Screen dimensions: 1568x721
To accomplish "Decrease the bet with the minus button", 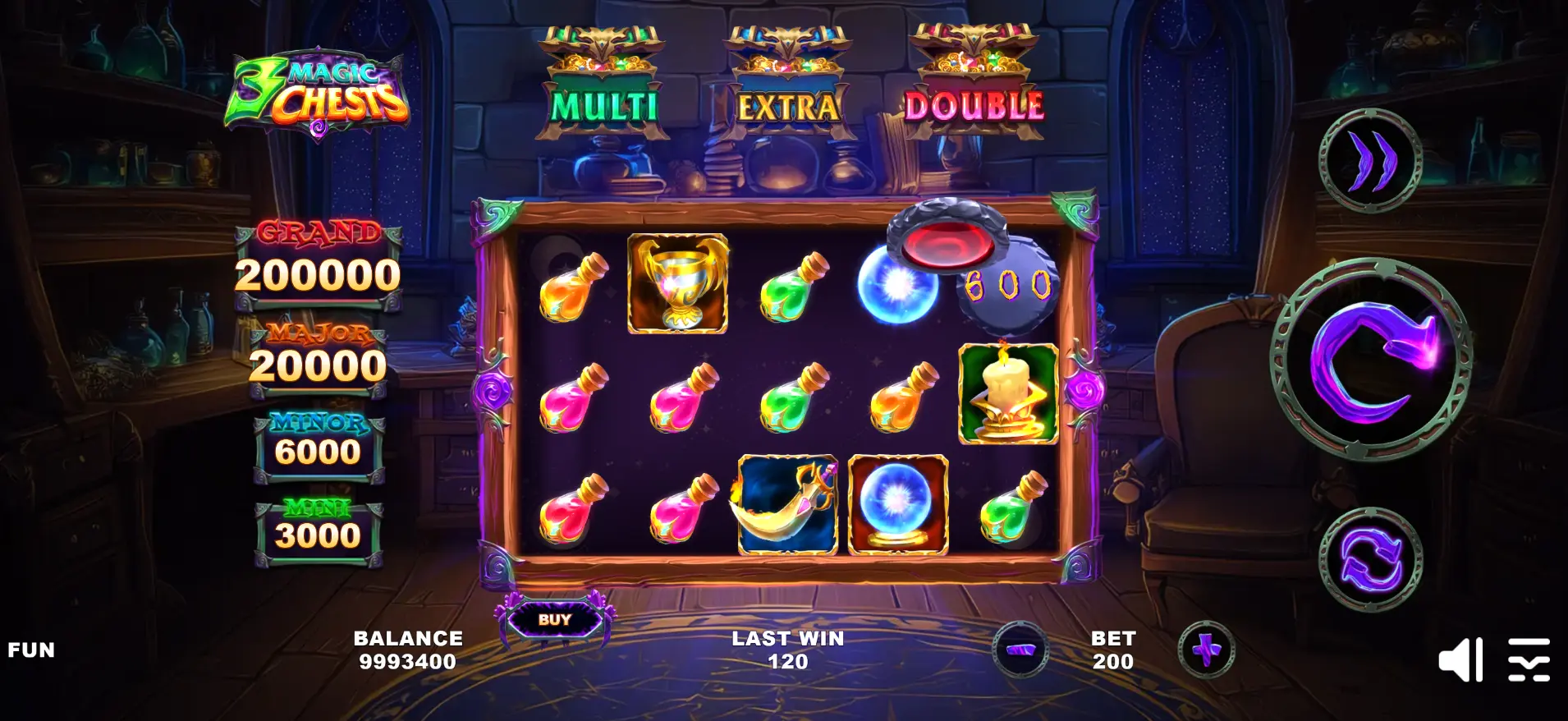I will tap(1020, 650).
